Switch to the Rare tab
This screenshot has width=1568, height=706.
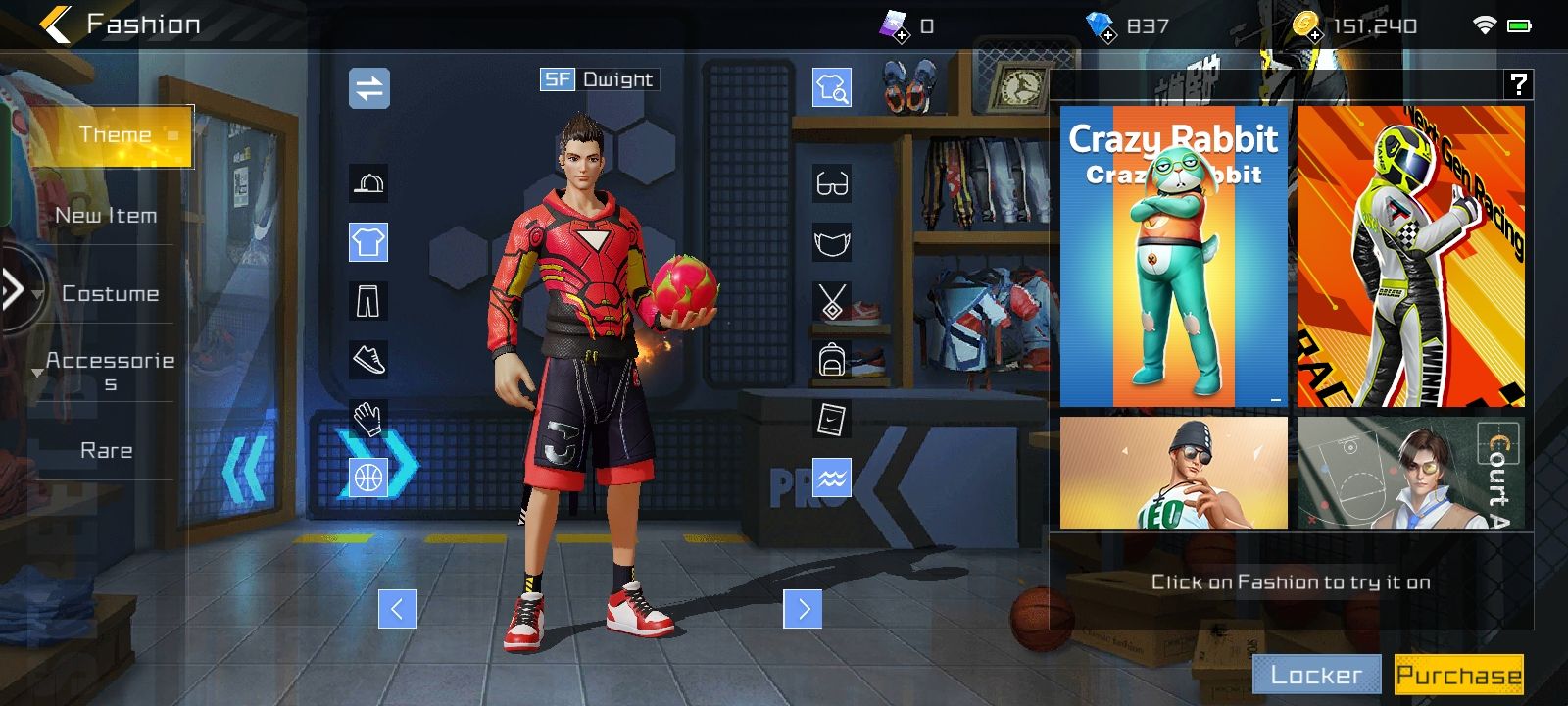(106, 450)
